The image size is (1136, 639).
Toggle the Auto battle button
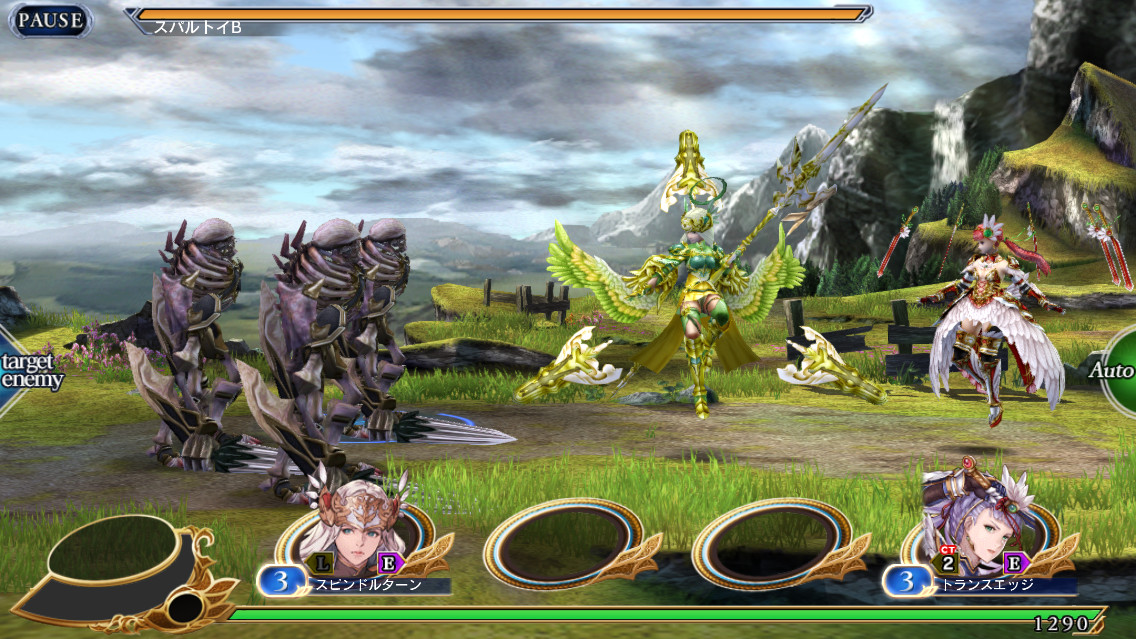coord(1113,371)
